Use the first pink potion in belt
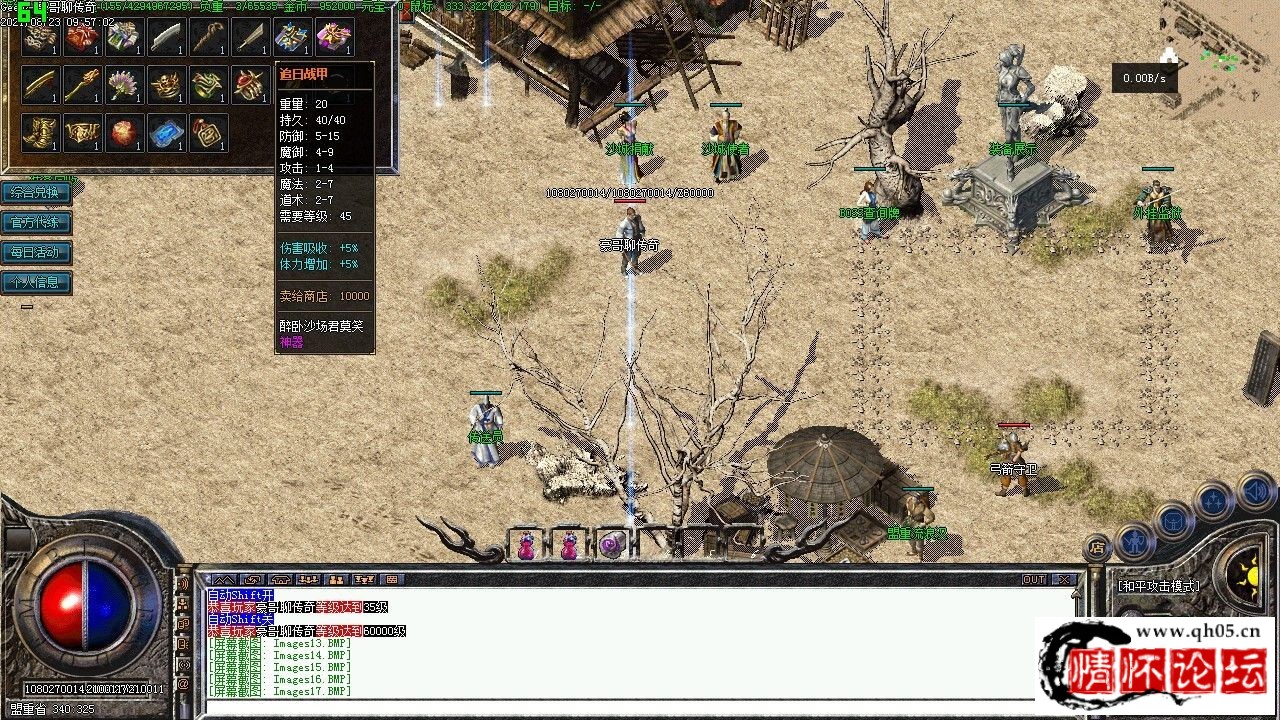Viewport: 1280px width, 720px height. tap(526, 546)
